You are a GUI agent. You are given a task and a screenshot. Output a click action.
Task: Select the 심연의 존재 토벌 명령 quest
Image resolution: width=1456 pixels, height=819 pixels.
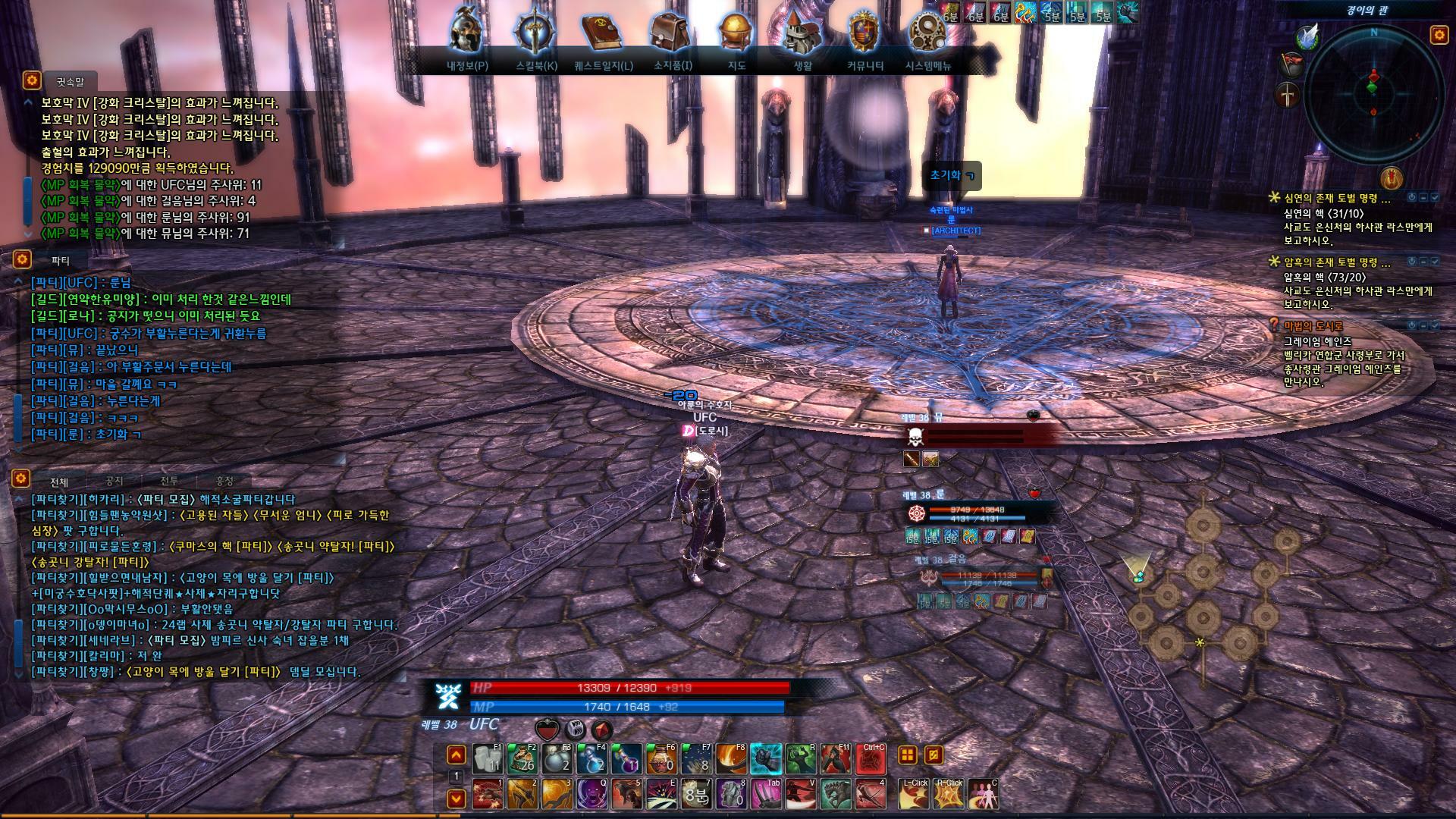coord(1336,199)
